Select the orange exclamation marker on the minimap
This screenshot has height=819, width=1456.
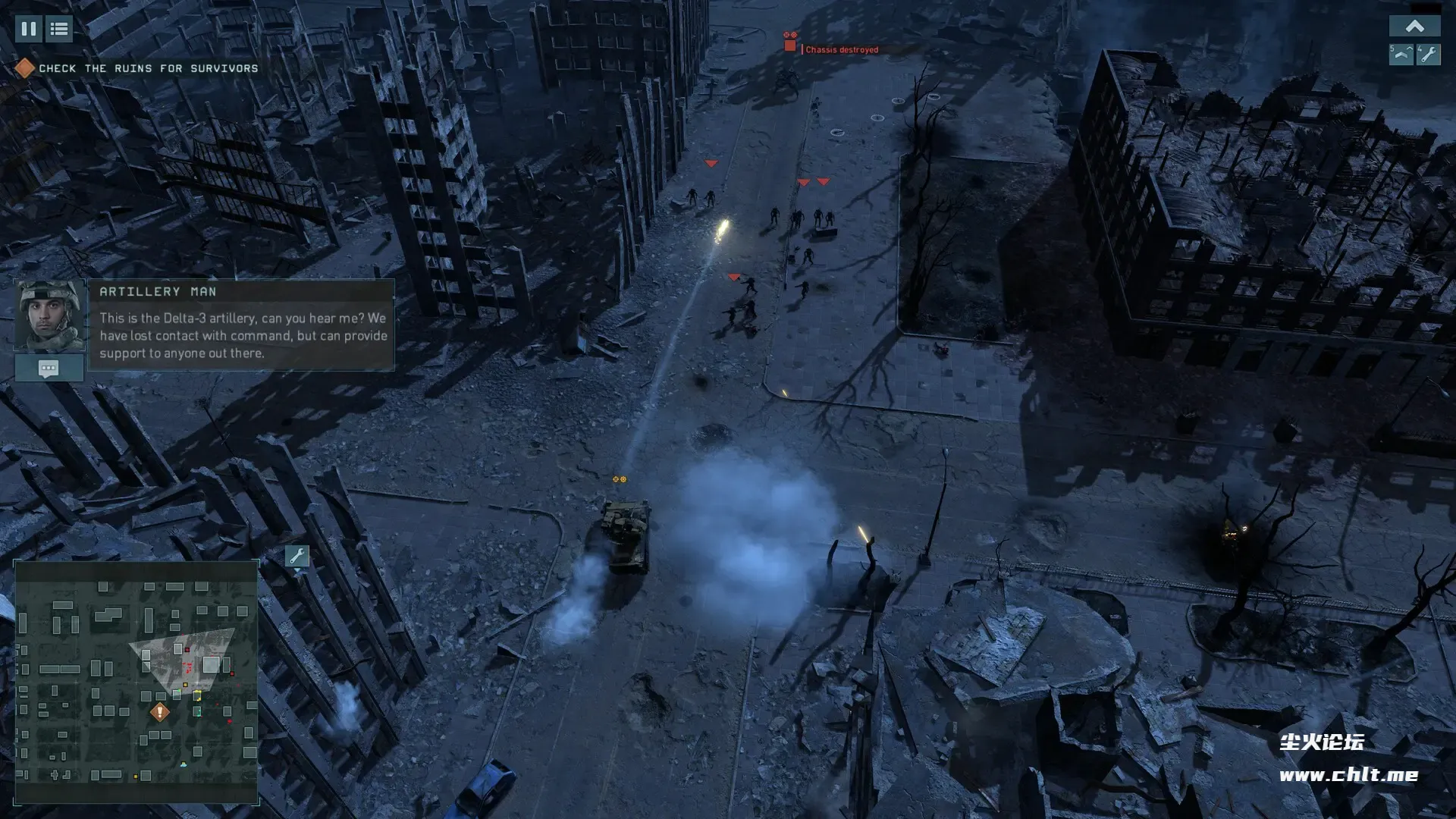point(159,712)
